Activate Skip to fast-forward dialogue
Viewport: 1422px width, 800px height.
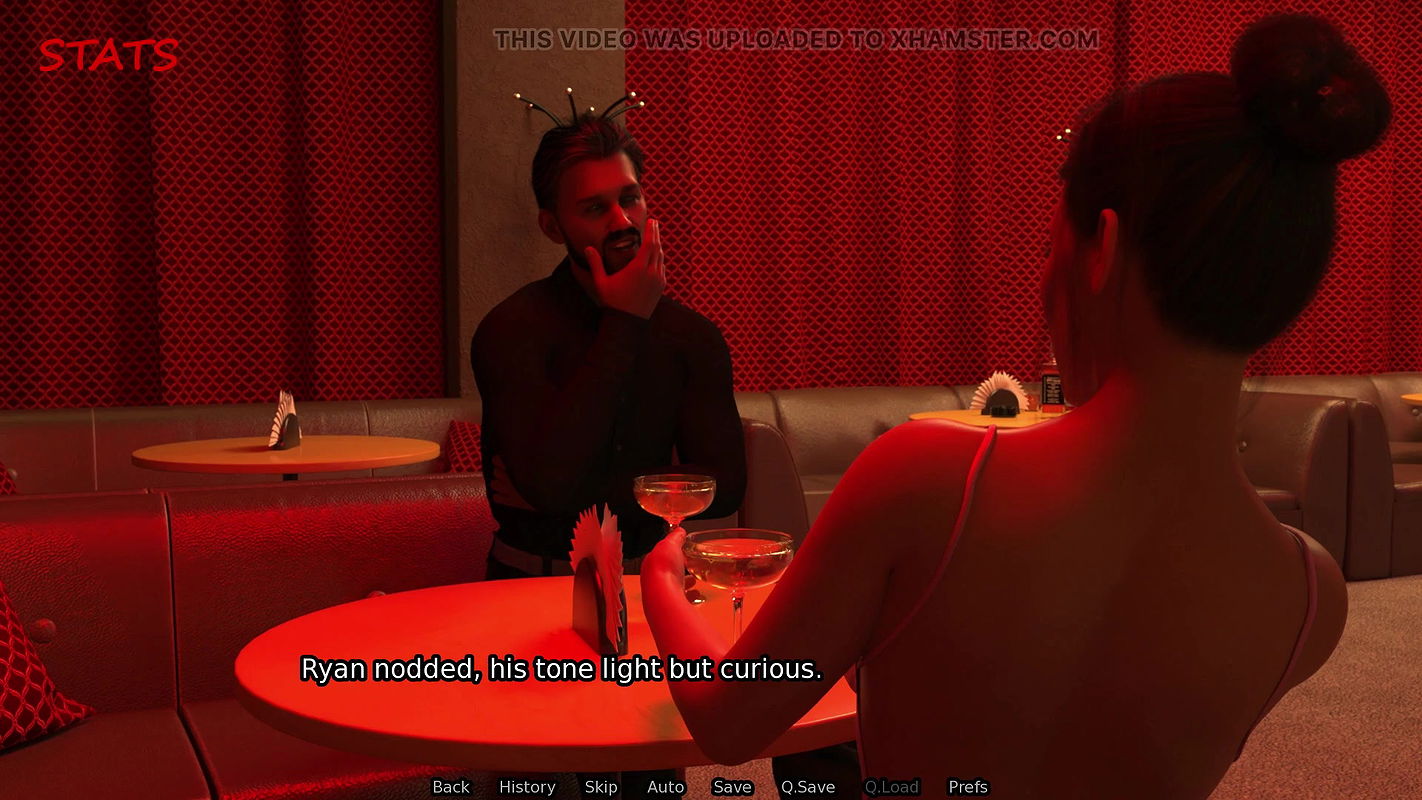pos(601,787)
